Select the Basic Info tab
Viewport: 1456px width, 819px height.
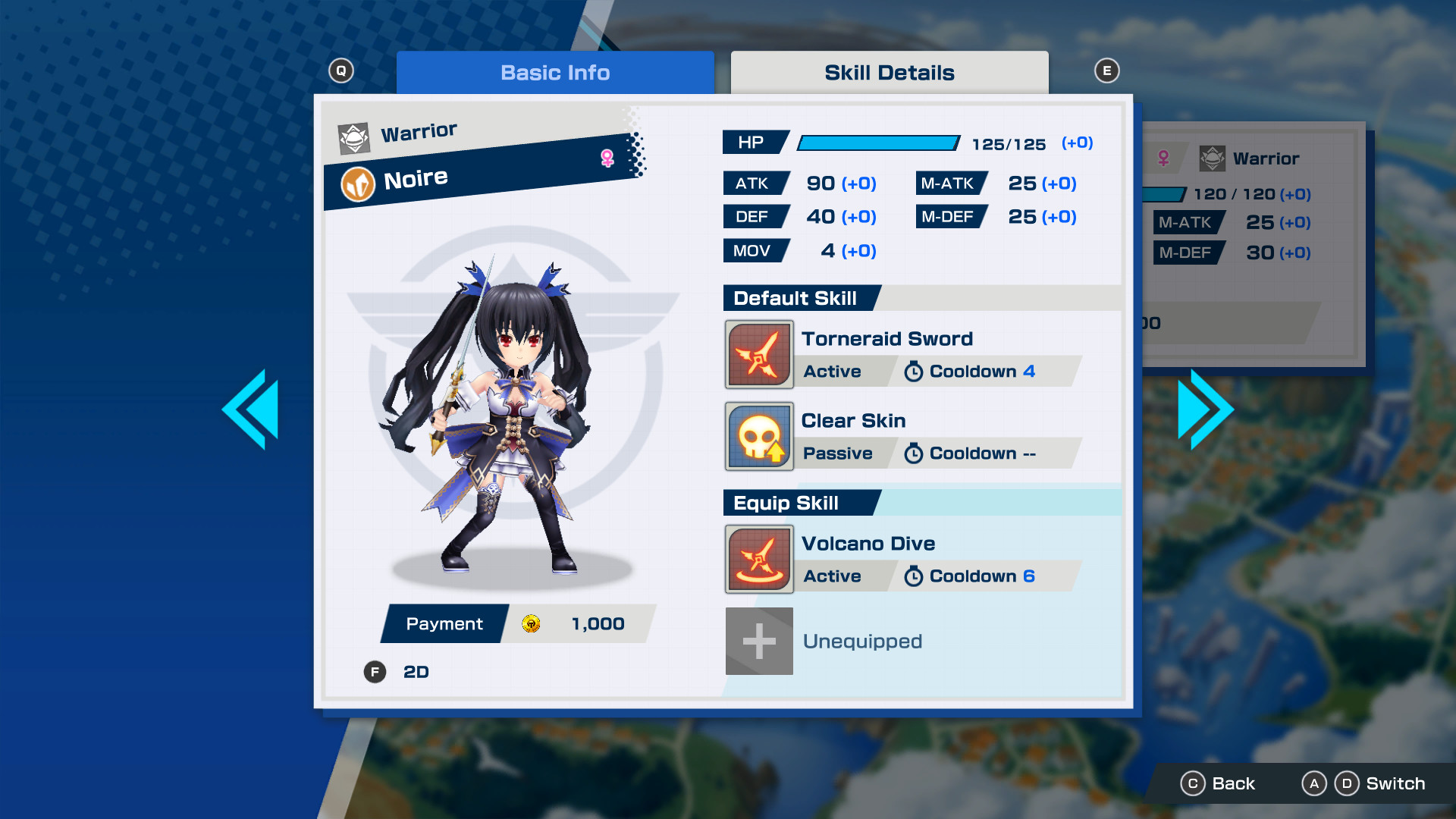coord(555,72)
